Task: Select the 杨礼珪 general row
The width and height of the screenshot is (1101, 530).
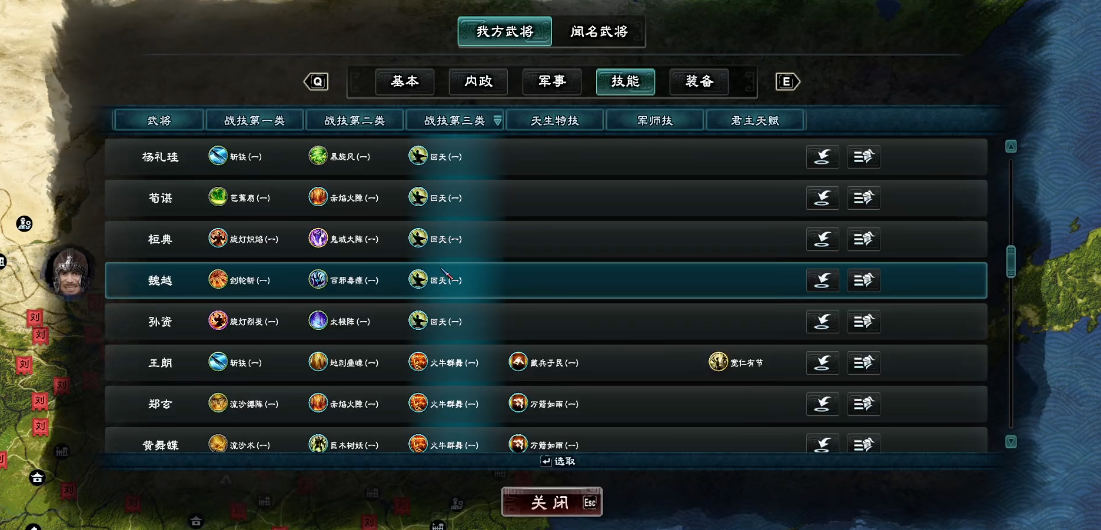Action: point(158,157)
